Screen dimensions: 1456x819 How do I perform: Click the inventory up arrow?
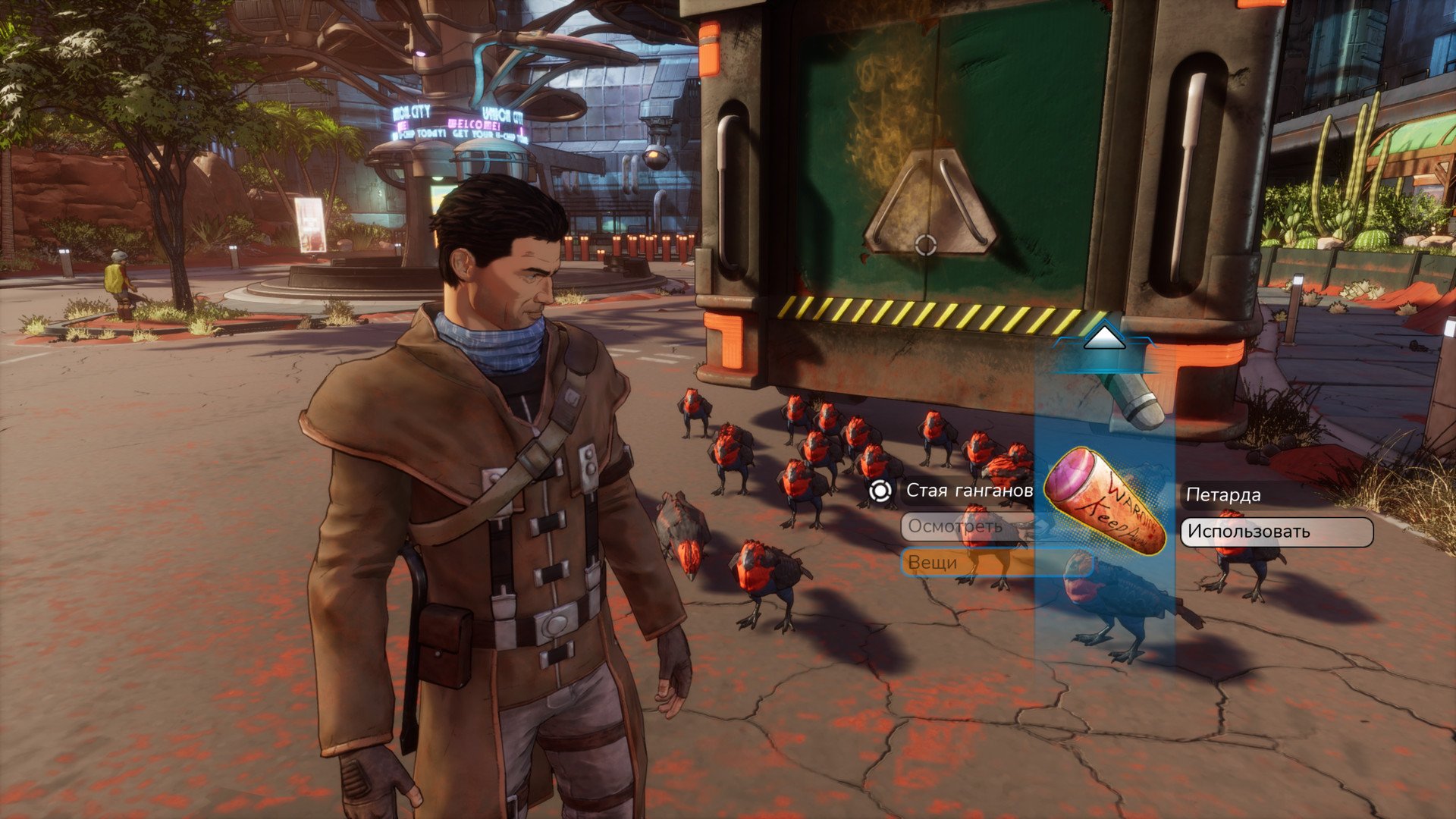click(x=1104, y=337)
